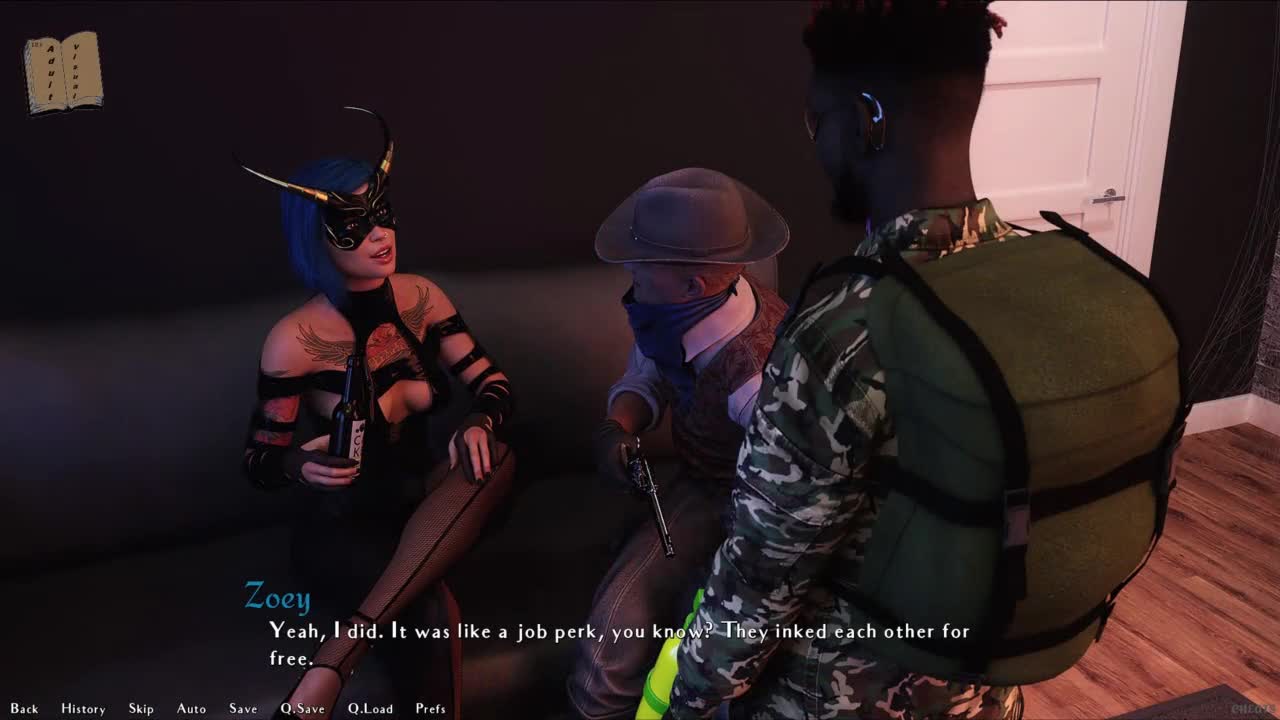Open the book icon menu
Image resolution: width=1280 pixels, height=720 pixels.
click(x=63, y=72)
